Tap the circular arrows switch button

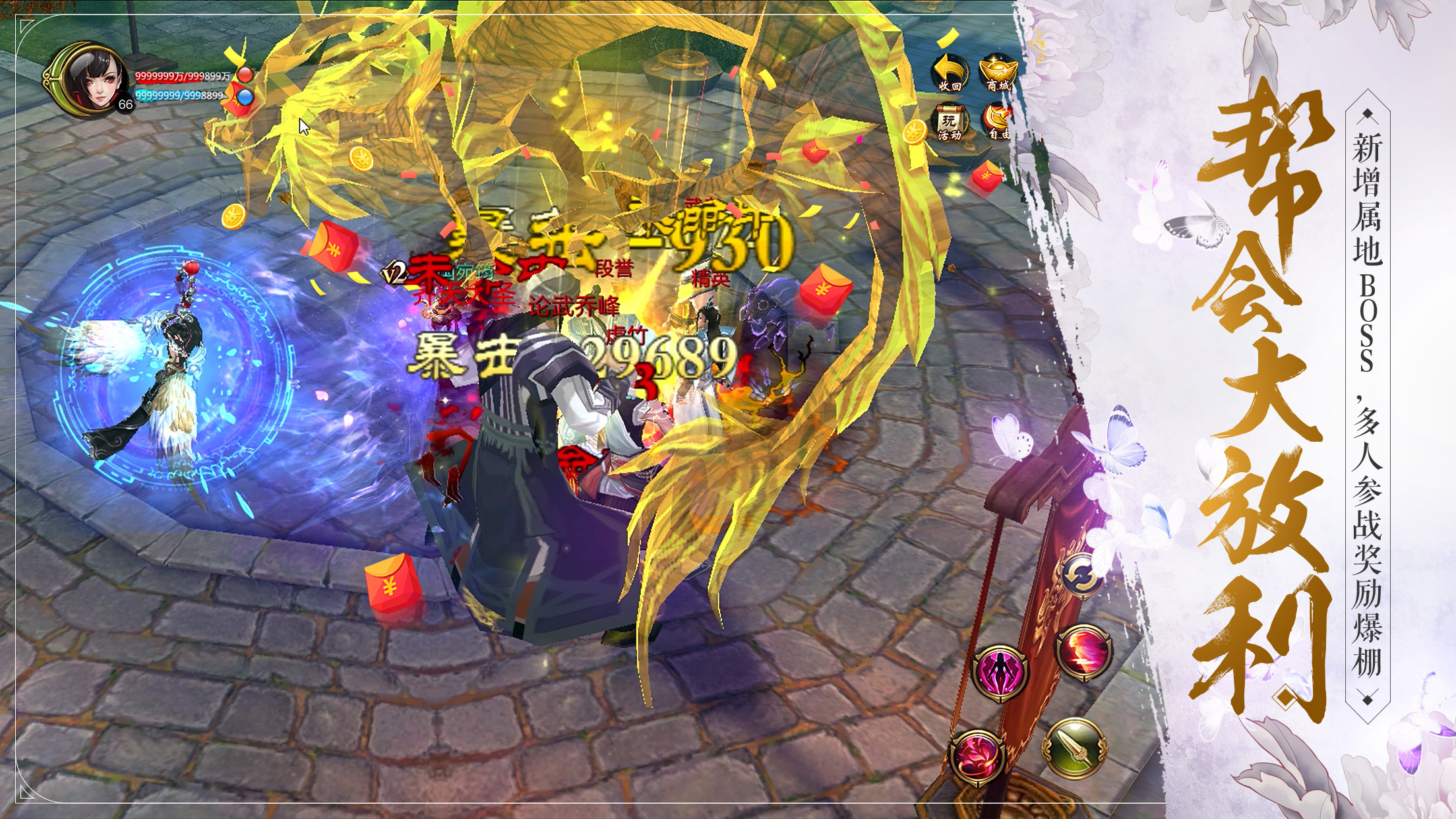(1082, 575)
